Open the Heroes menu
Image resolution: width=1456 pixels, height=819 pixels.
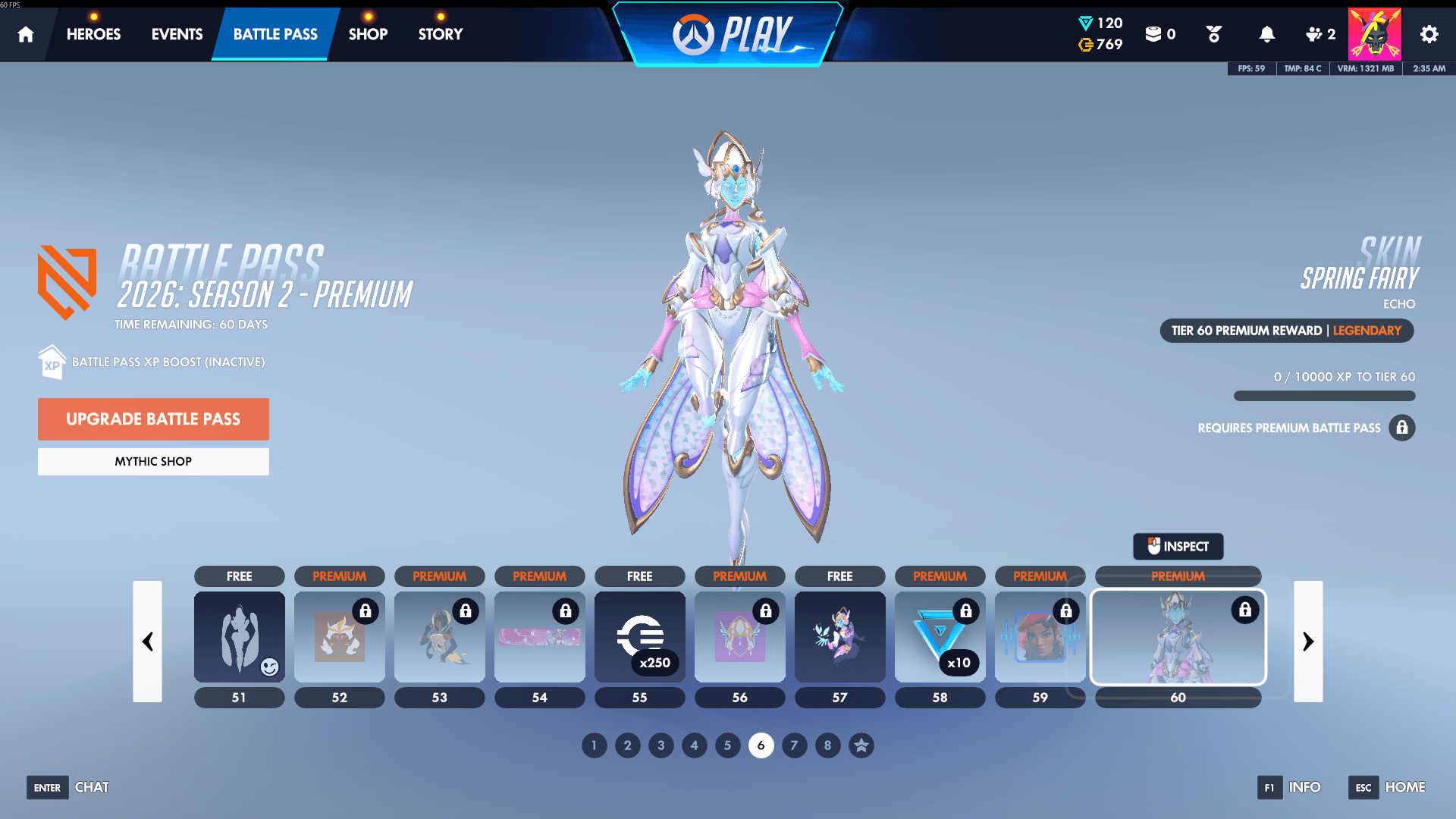click(93, 33)
